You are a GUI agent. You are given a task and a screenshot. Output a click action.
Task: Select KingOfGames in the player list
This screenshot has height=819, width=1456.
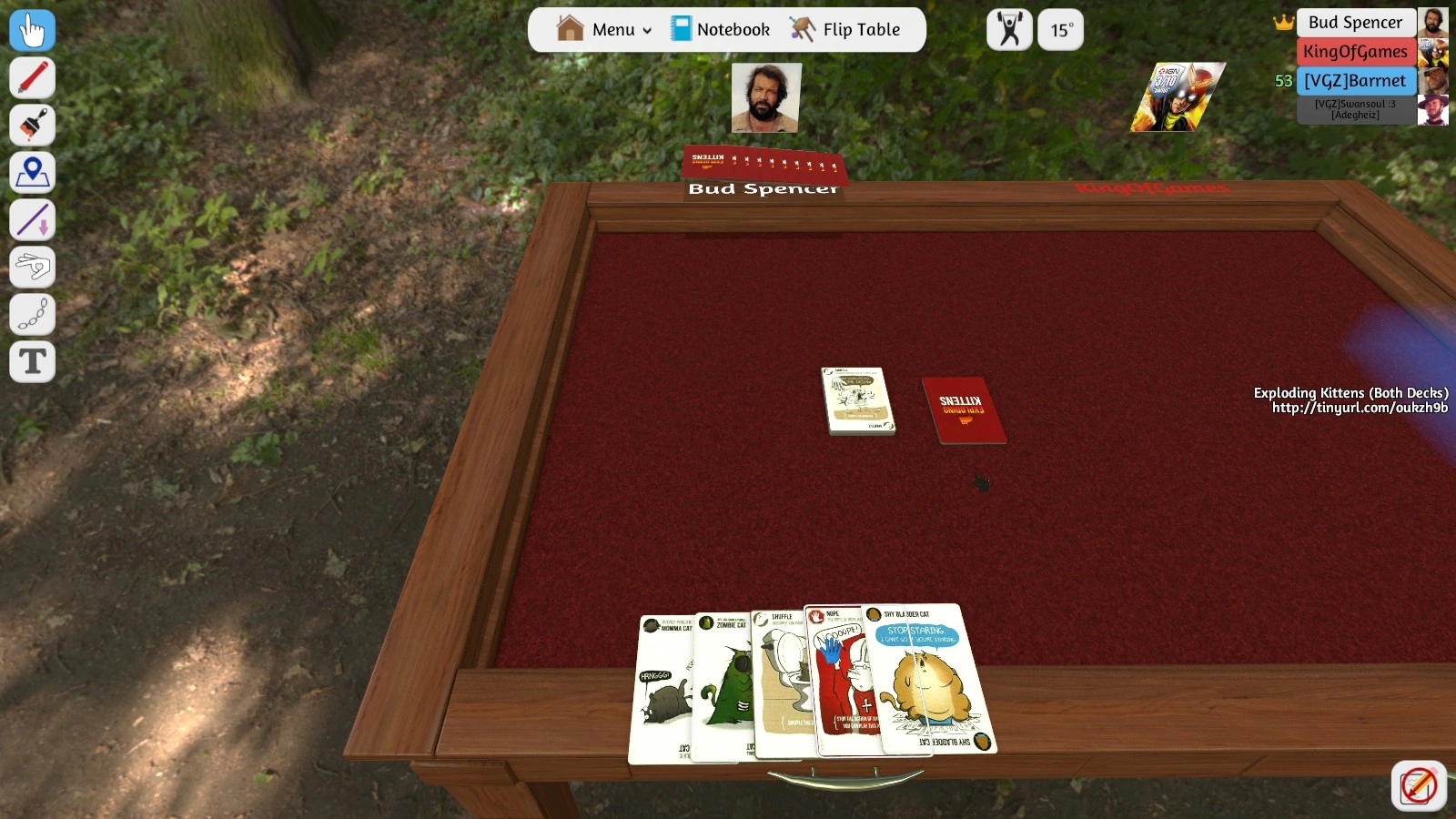point(1355,52)
